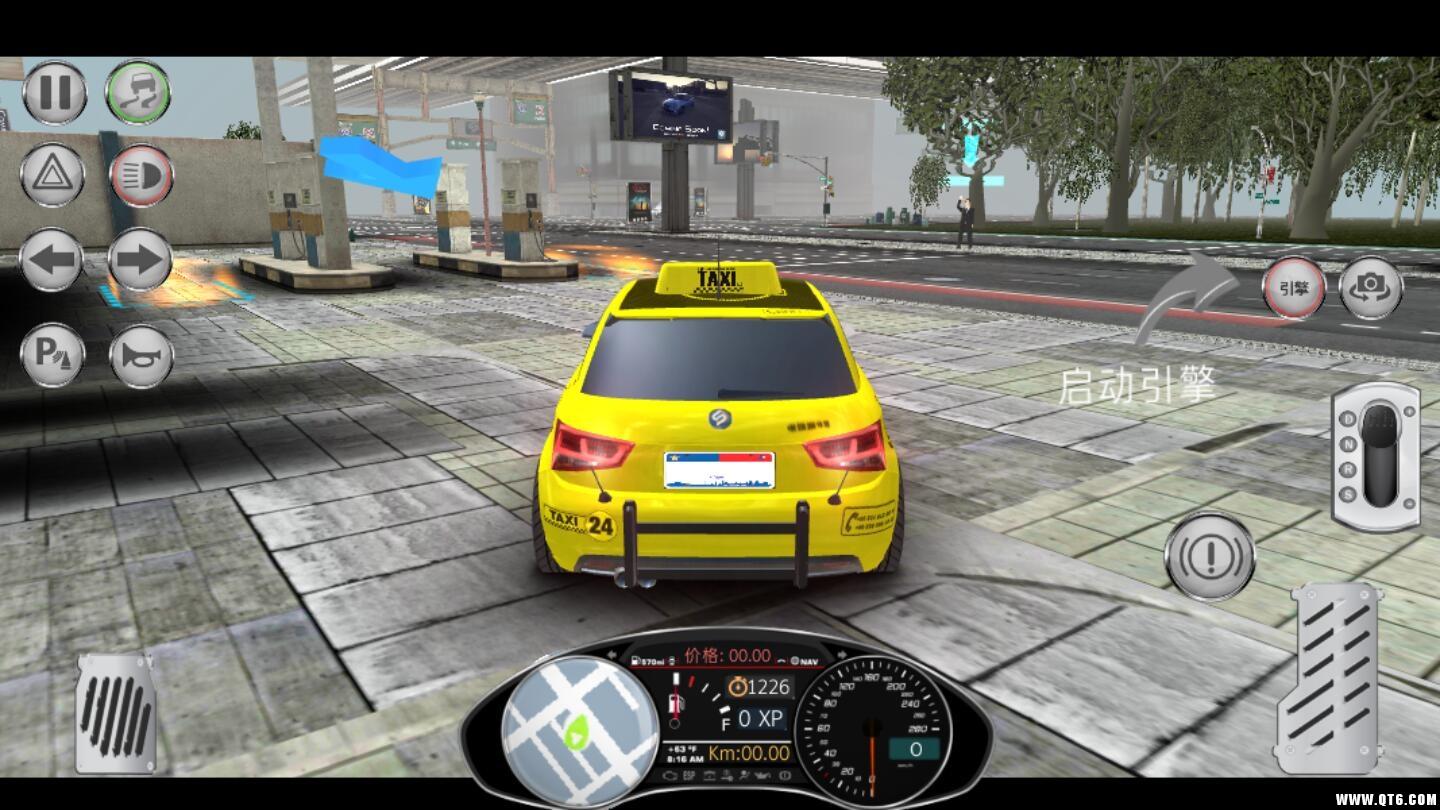Switch on the headlights
Screen dimensions: 1440x810
tap(141, 175)
